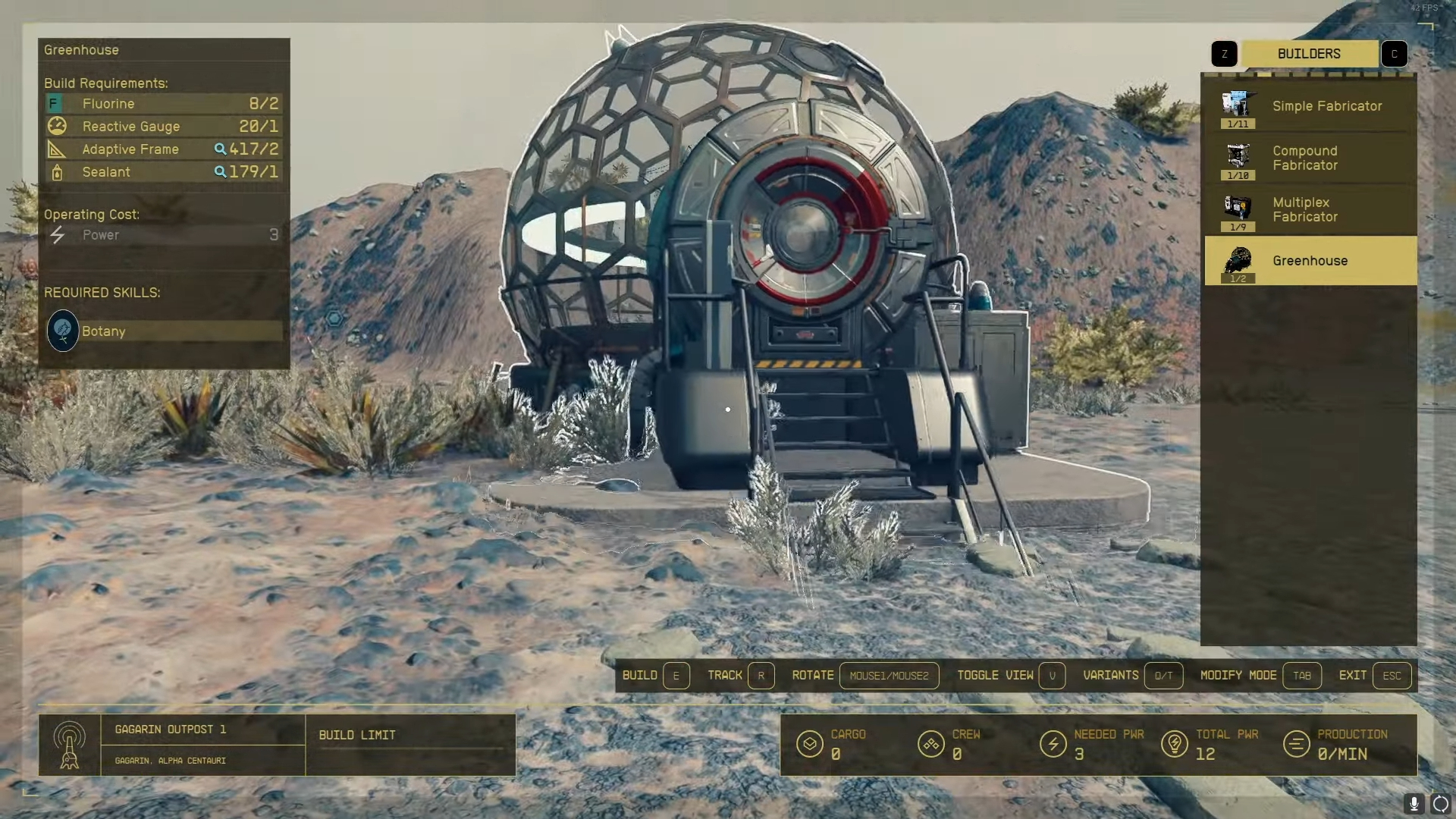Click the Botany skill icon
This screenshot has height=819, width=1456.
click(x=63, y=331)
